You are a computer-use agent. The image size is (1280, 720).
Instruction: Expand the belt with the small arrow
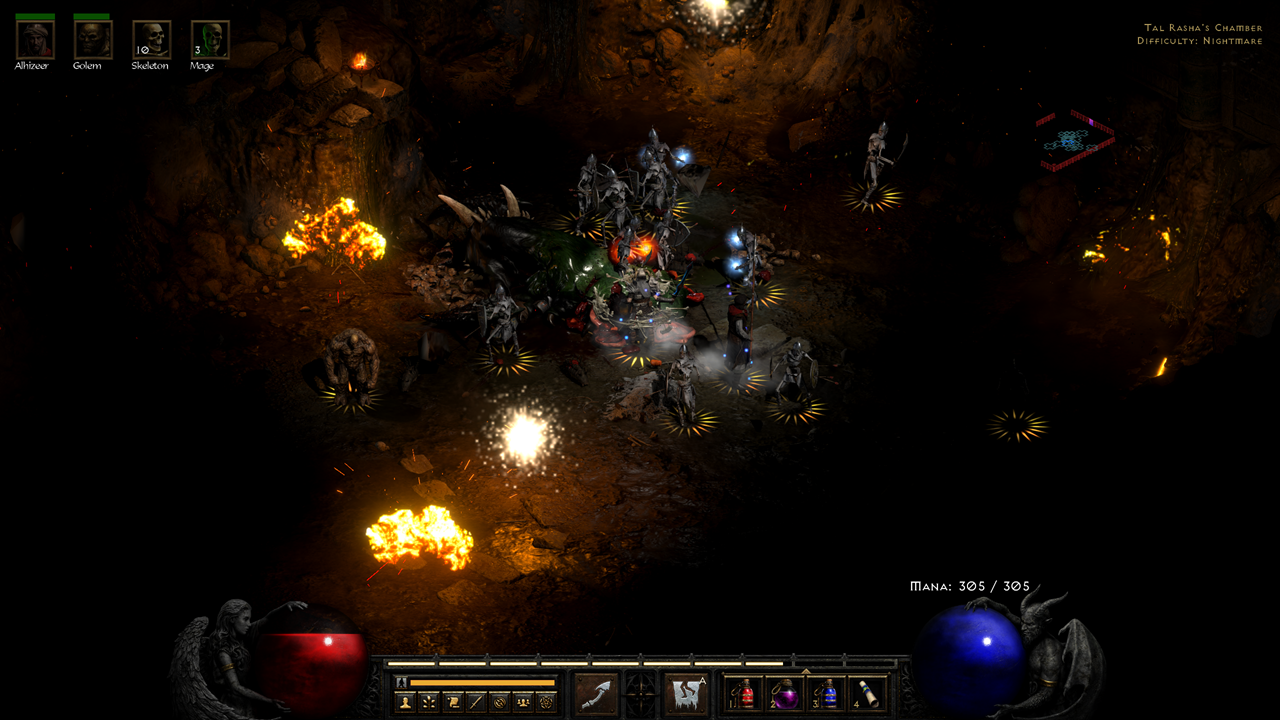click(806, 671)
